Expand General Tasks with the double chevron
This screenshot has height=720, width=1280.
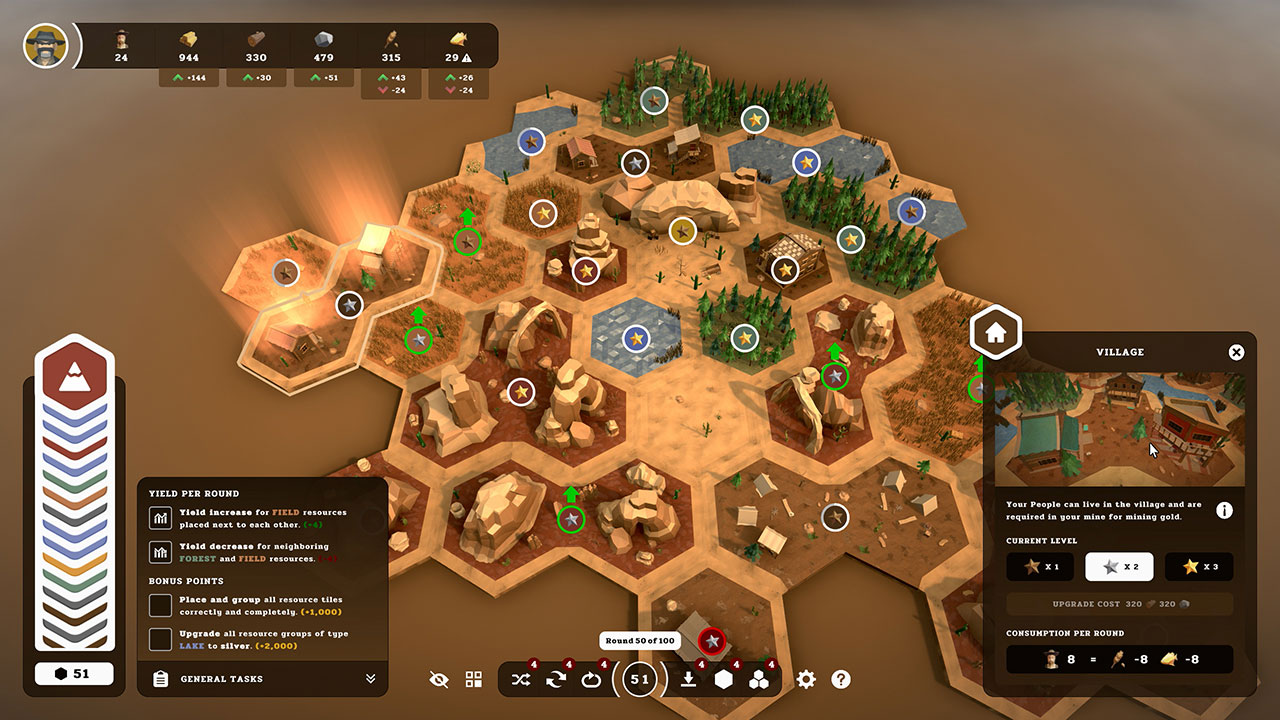click(371, 679)
